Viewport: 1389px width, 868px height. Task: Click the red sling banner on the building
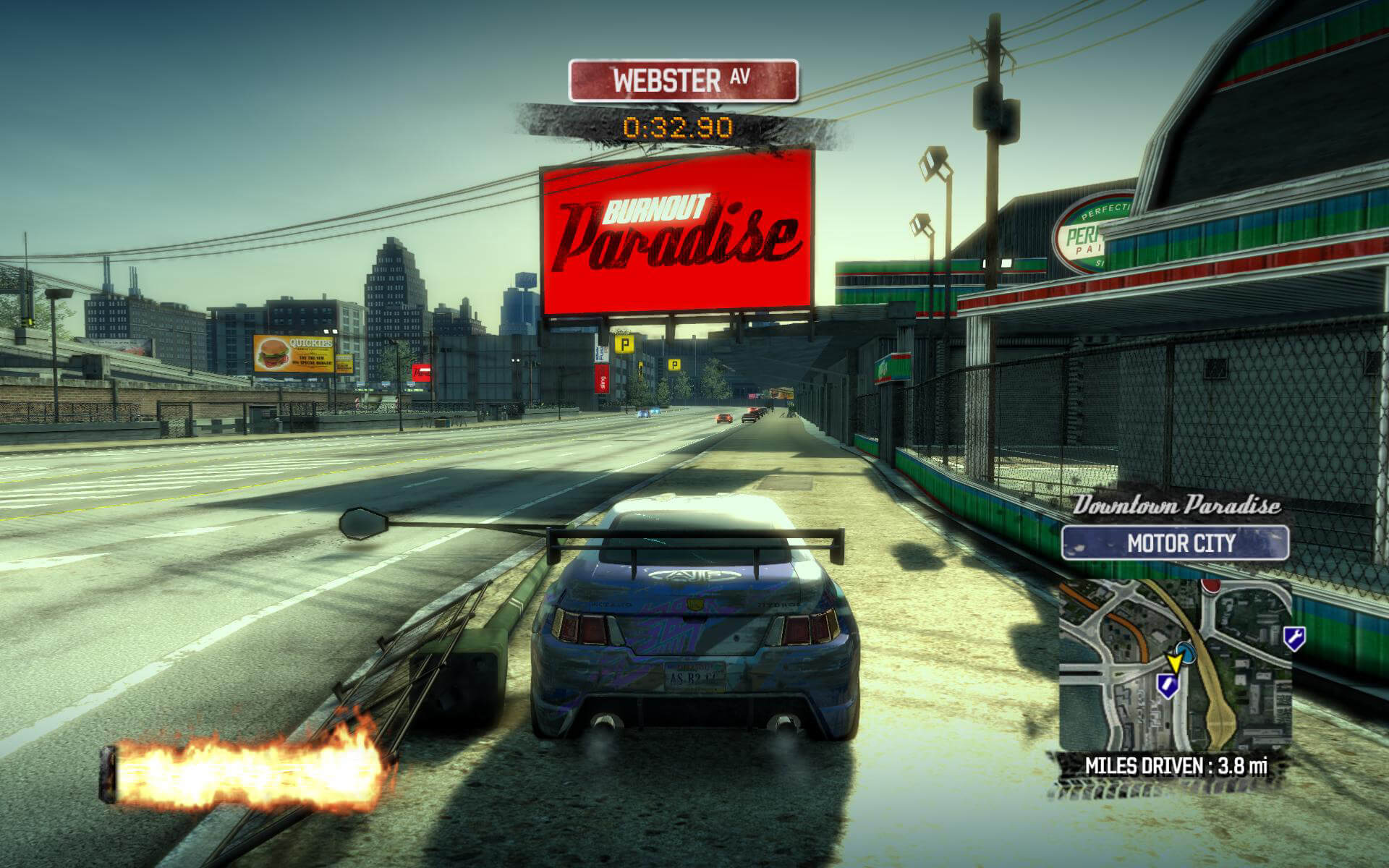point(600,378)
